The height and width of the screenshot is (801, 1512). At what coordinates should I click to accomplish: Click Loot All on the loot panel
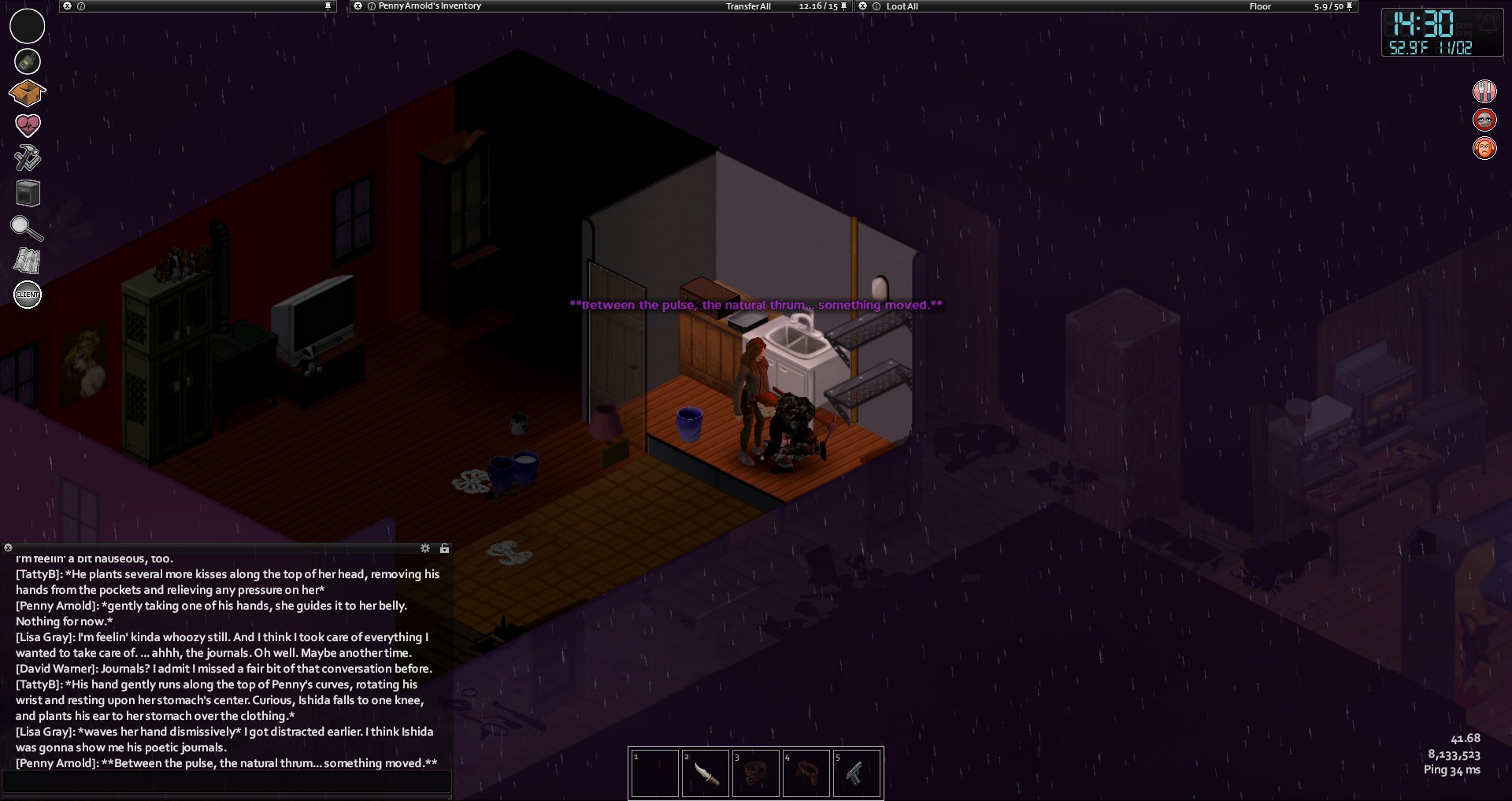point(902,6)
